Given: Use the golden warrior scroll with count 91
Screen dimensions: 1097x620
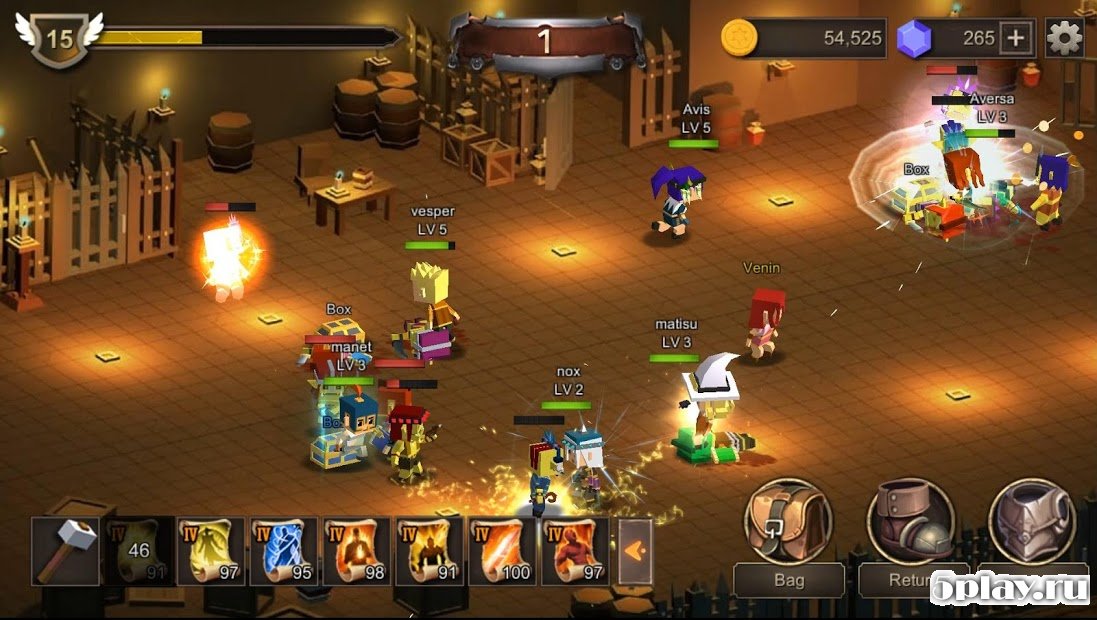Looking at the screenshot, I should point(429,550).
